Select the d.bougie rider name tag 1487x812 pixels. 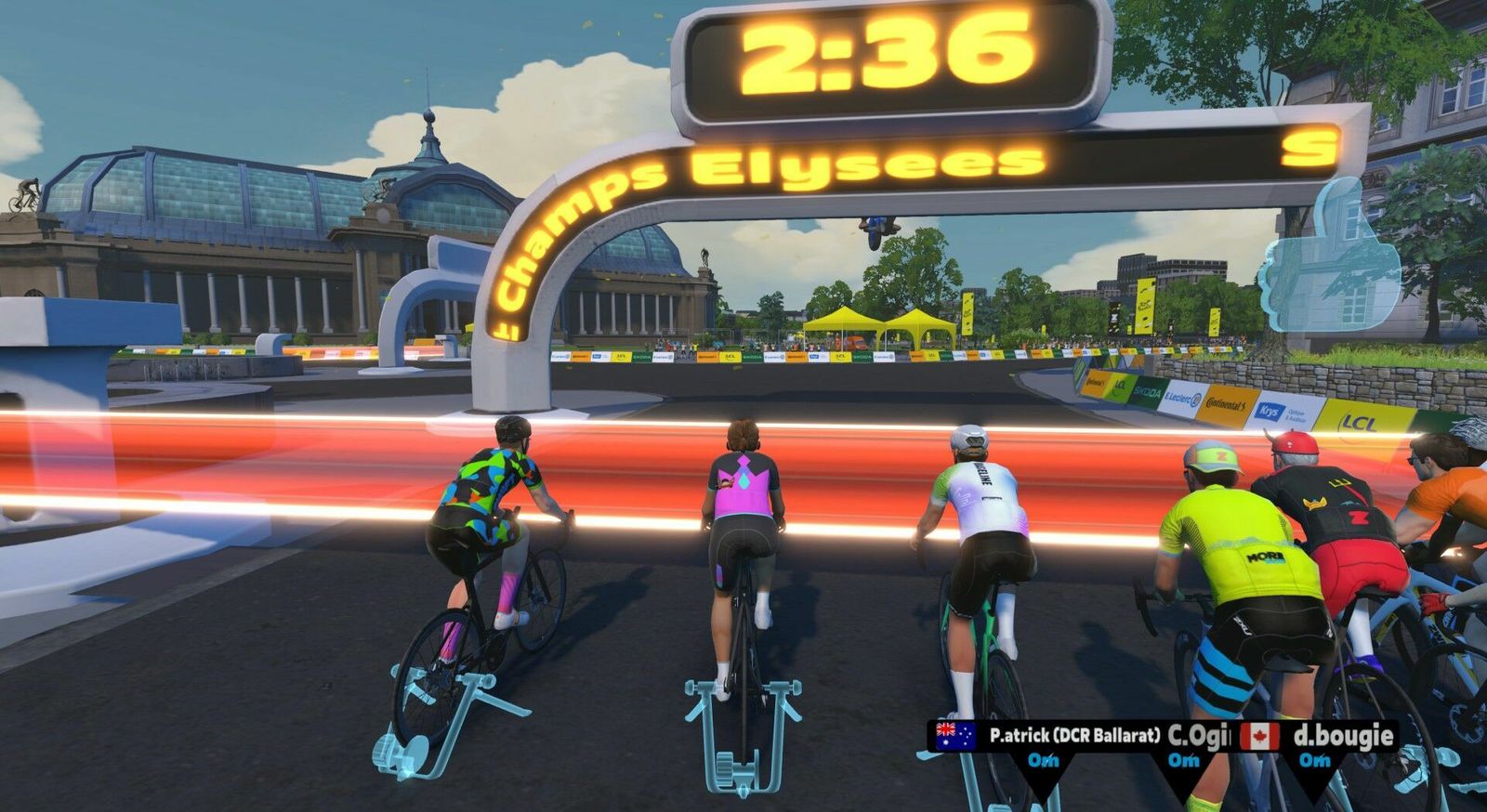(x=1343, y=736)
